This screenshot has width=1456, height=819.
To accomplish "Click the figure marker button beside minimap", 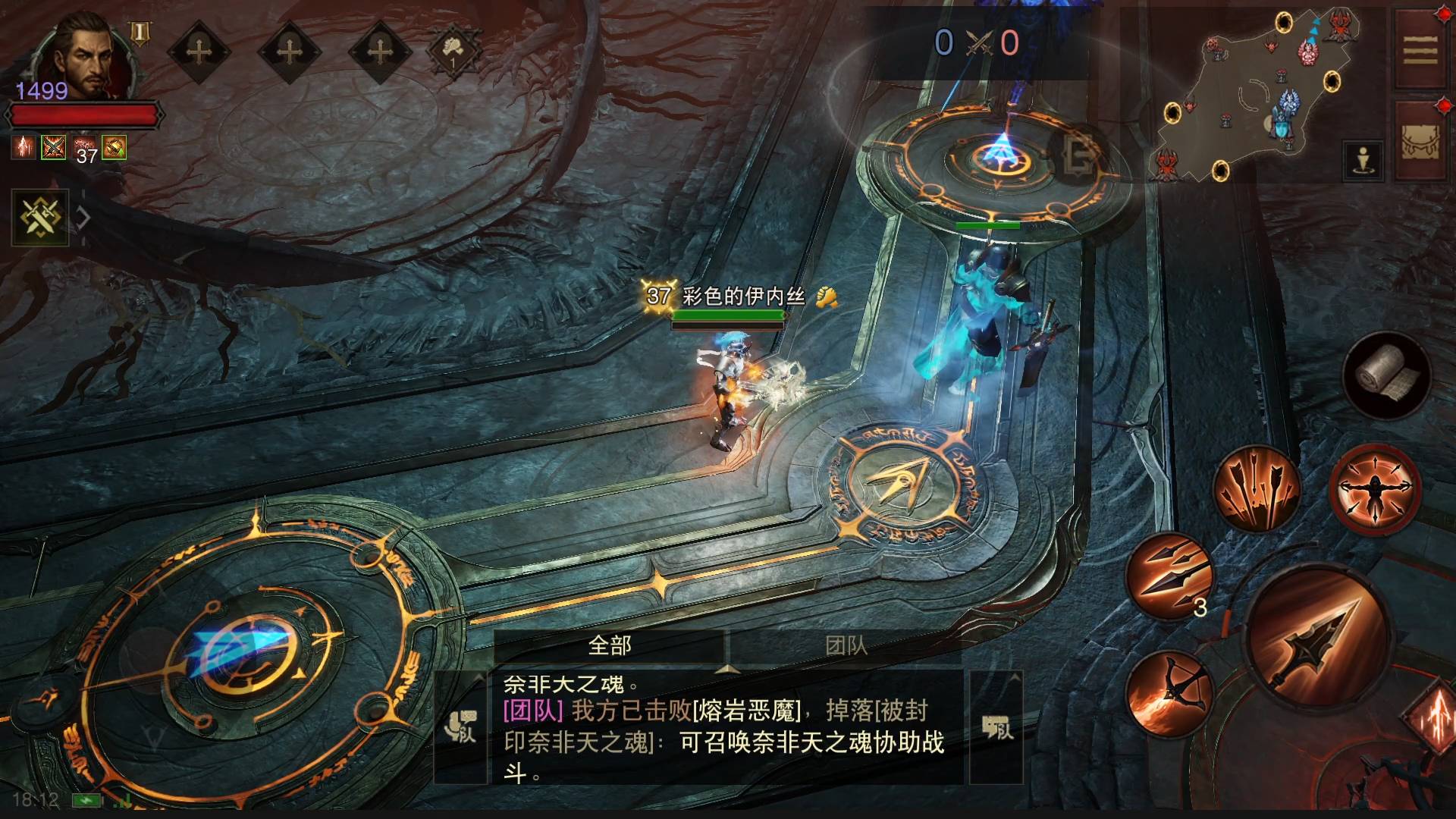I will [x=1363, y=161].
